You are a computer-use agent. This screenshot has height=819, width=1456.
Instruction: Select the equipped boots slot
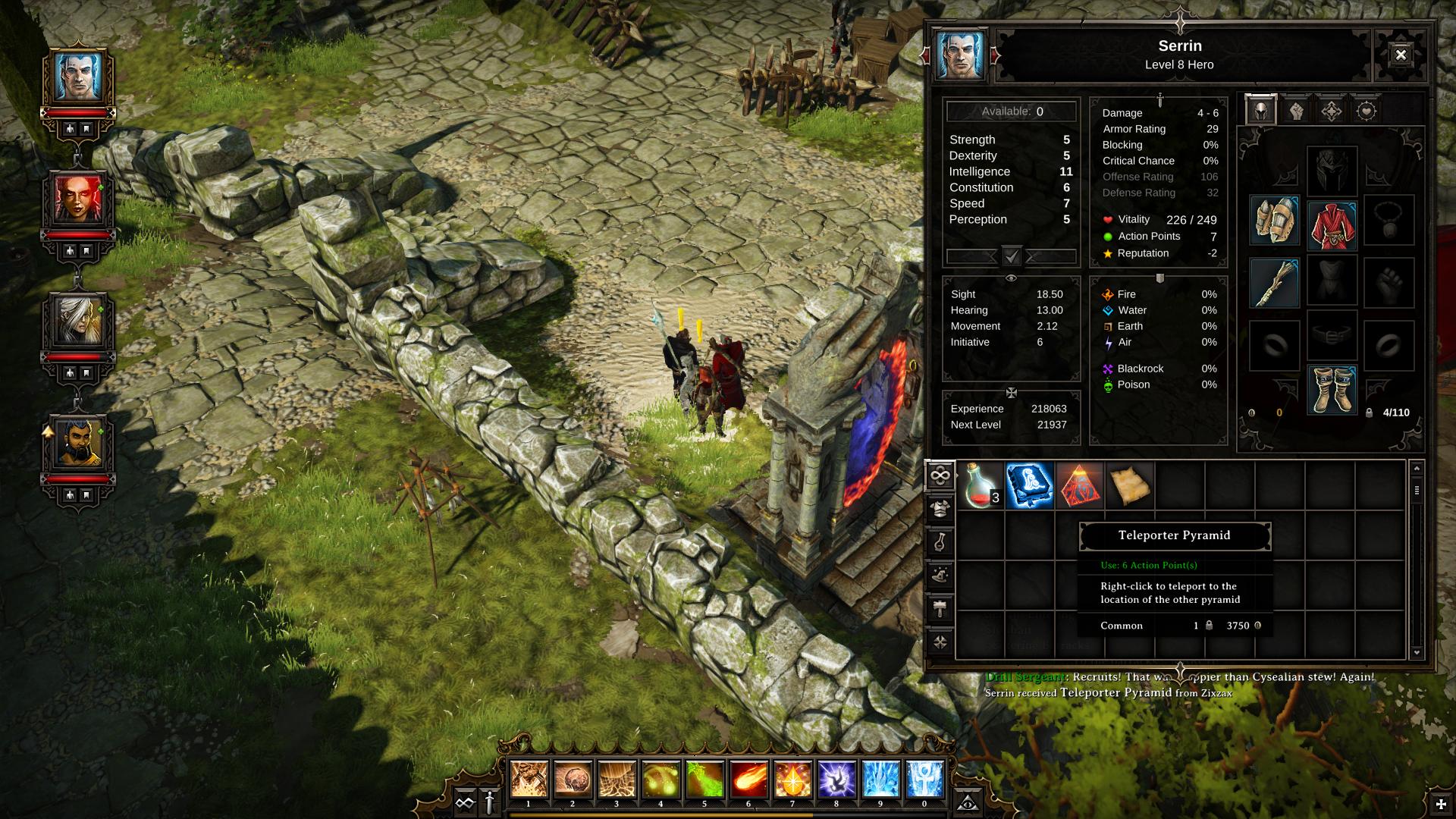[1332, 390]
